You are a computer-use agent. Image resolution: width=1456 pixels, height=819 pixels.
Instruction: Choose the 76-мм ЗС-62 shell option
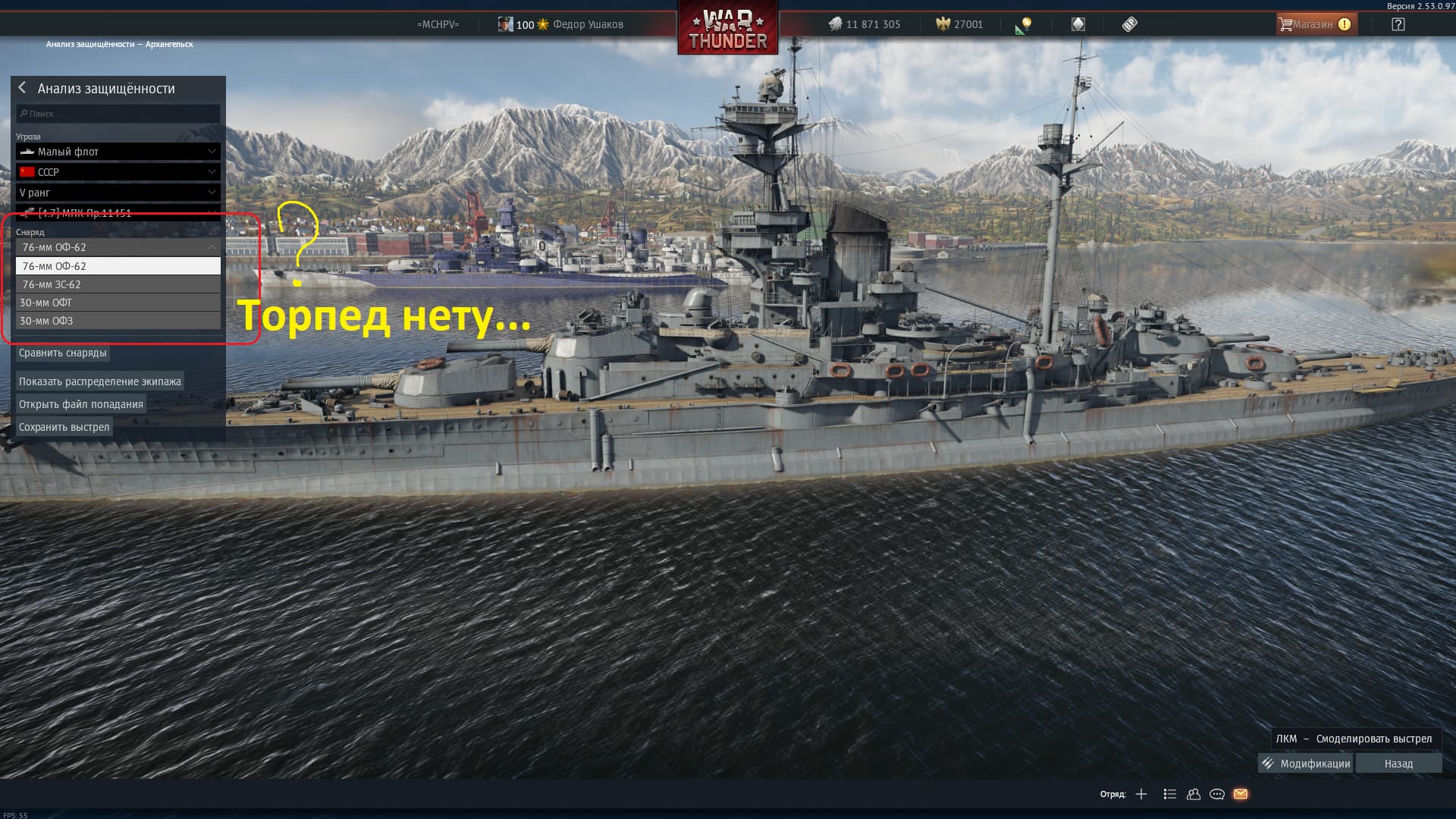tap(118, 284)
